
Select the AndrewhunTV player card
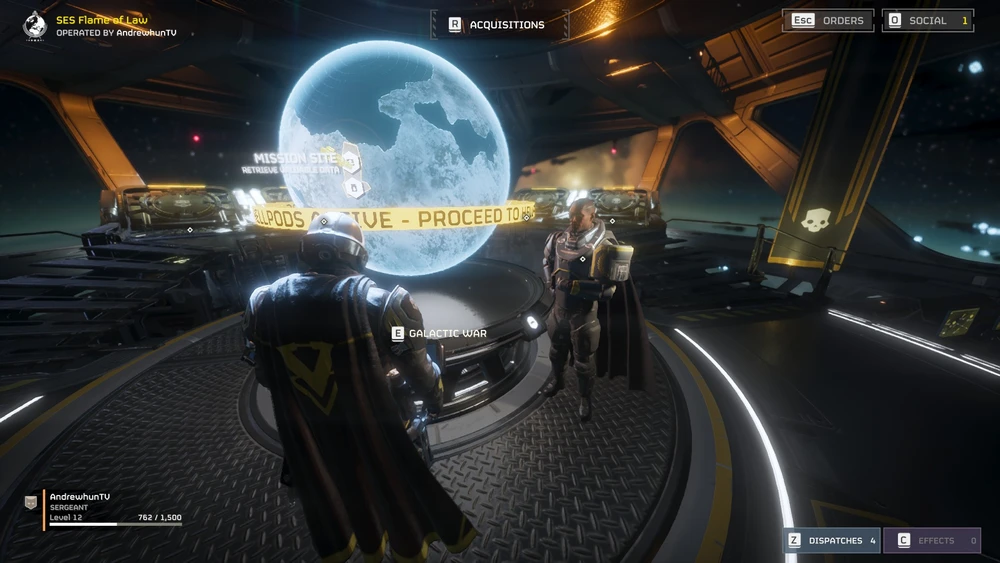(x=105, y=509)
